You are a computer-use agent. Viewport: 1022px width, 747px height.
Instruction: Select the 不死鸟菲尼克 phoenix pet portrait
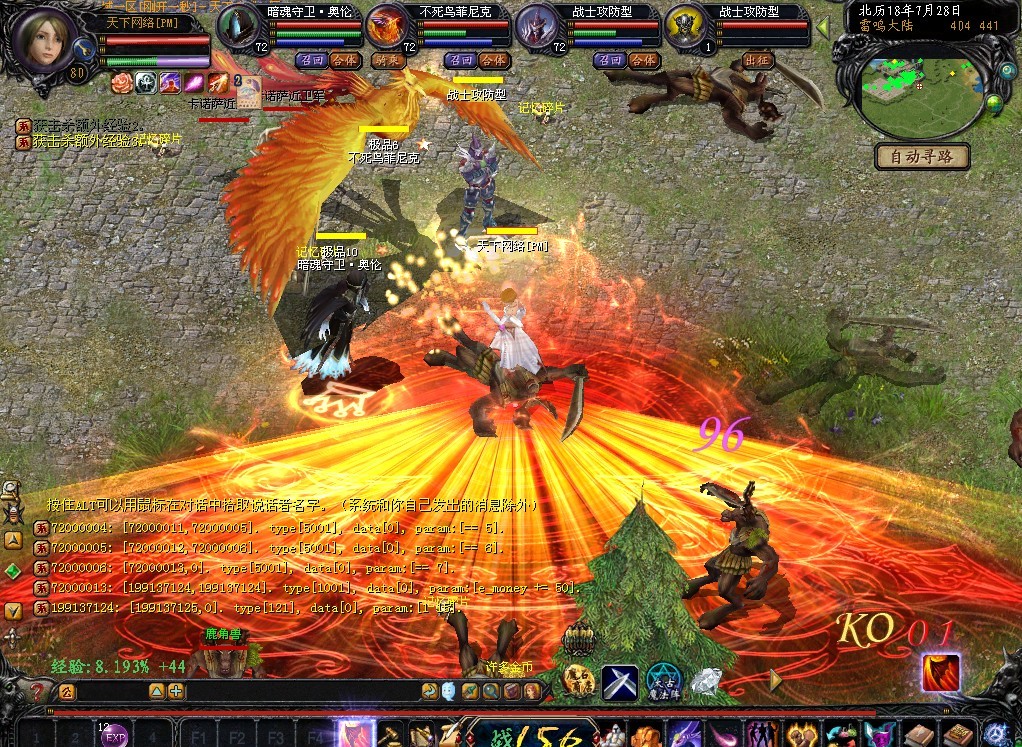click(x=388, y=26)
